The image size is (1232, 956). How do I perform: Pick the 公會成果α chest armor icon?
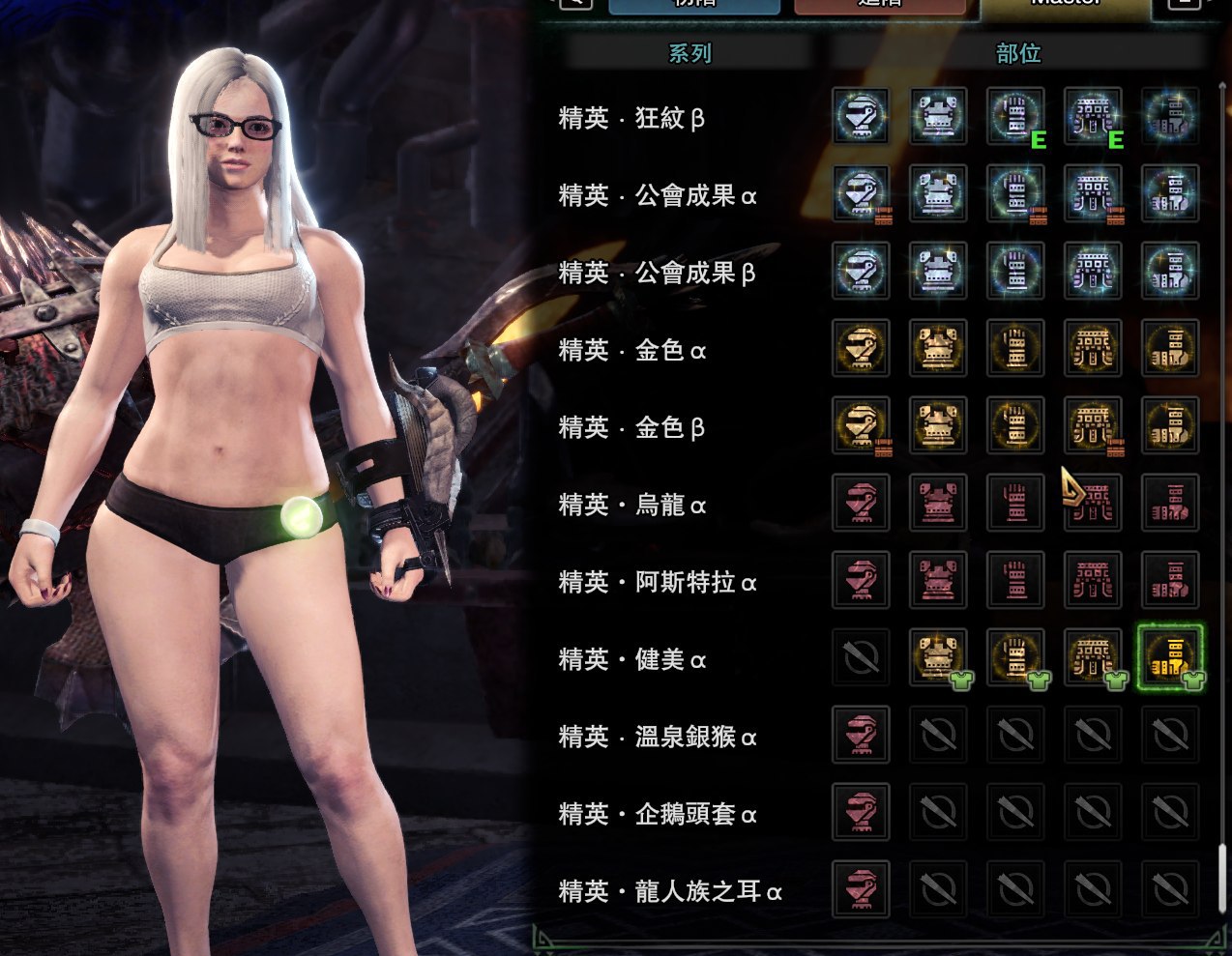(938, 193)
